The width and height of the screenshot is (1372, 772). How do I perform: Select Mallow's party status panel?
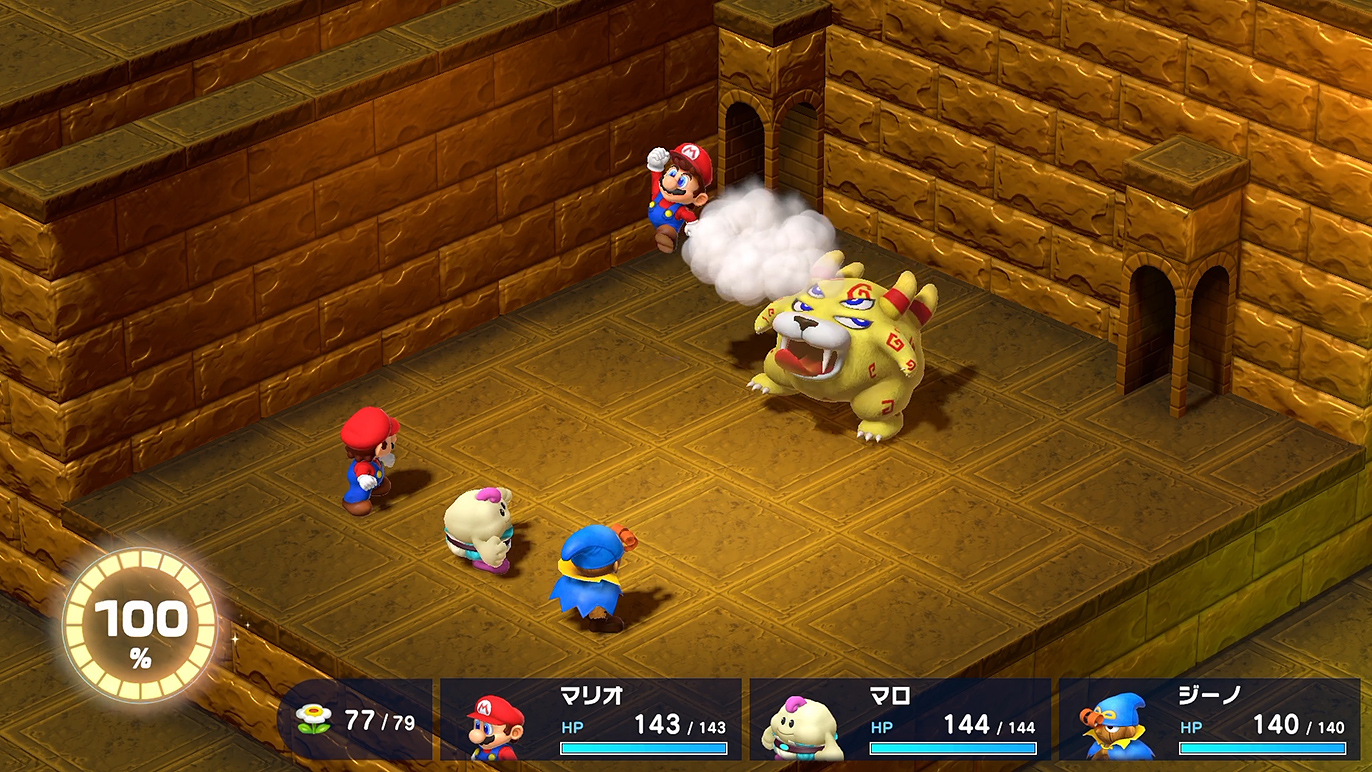tap(900, 720)
